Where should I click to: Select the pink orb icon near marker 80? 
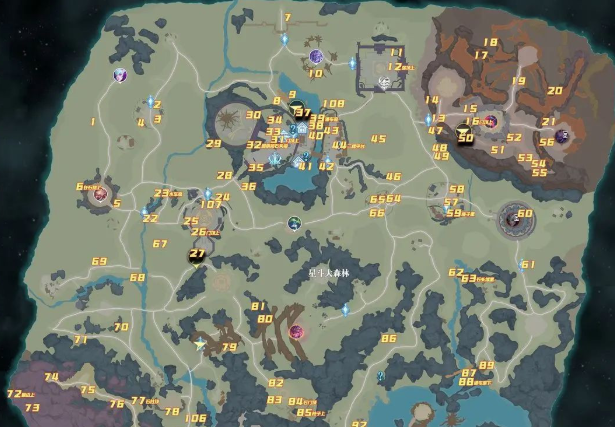[296, 331]
